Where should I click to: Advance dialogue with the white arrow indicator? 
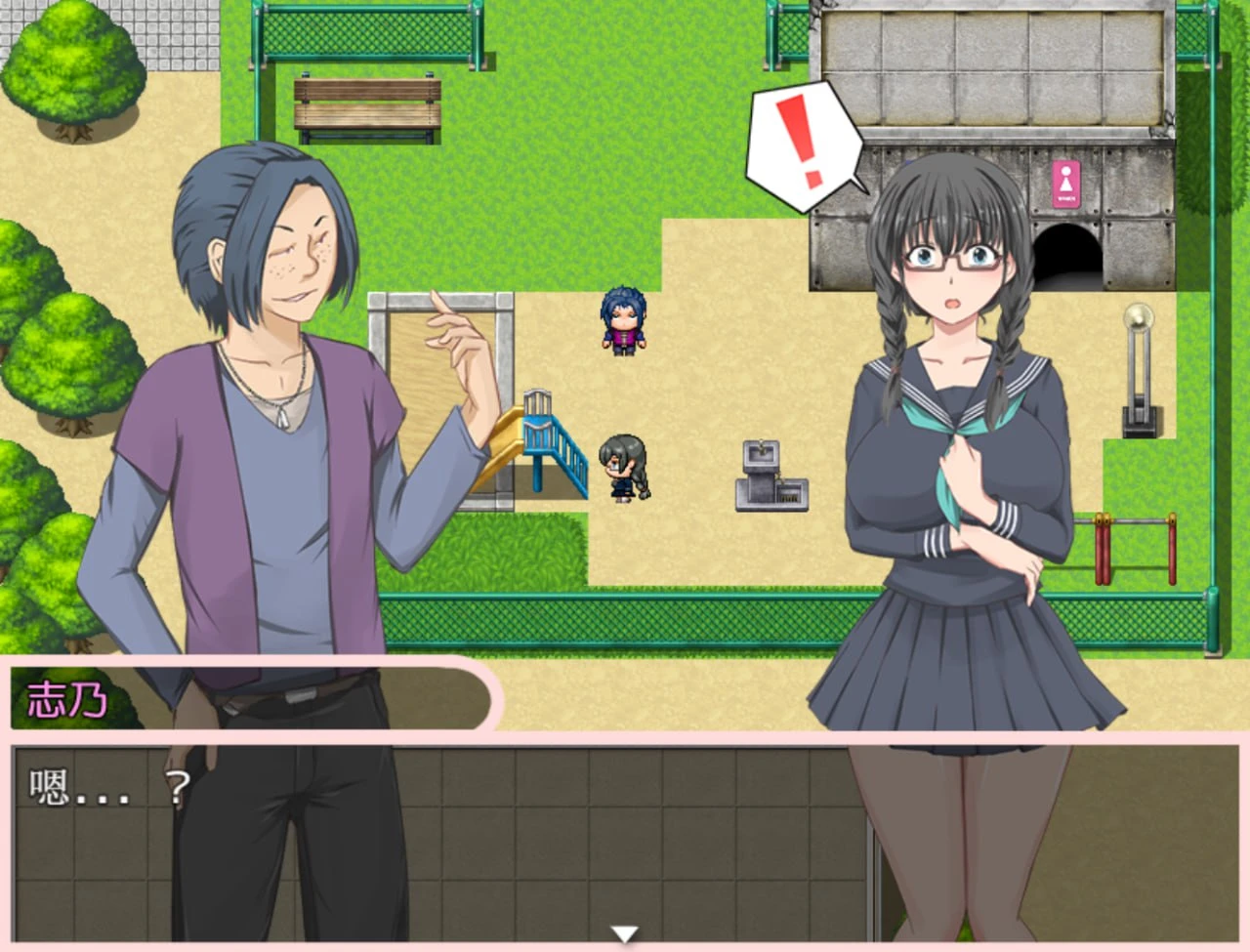click(x=624, y=934)
